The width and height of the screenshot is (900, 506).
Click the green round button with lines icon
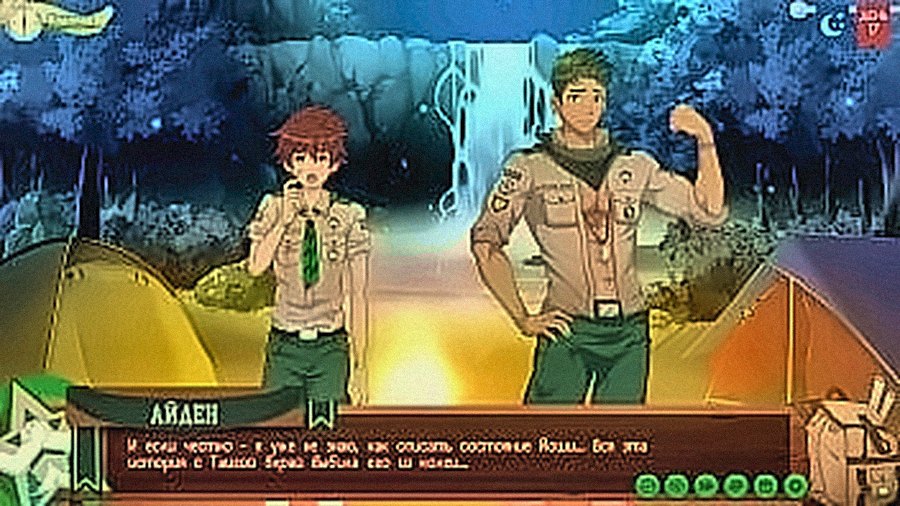click(647, 486)
